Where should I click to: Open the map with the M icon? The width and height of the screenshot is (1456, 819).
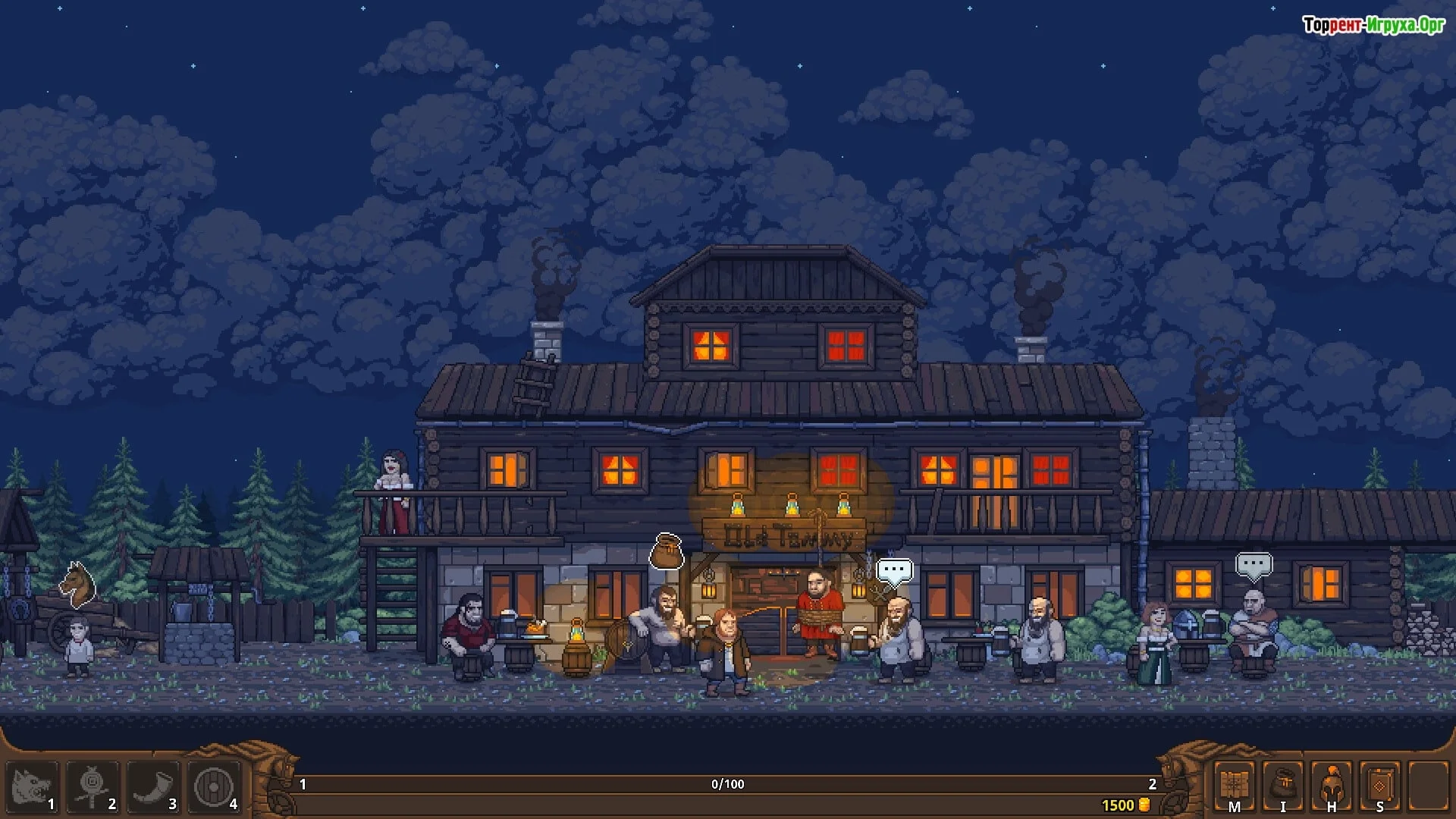(x=1234, y=786)
